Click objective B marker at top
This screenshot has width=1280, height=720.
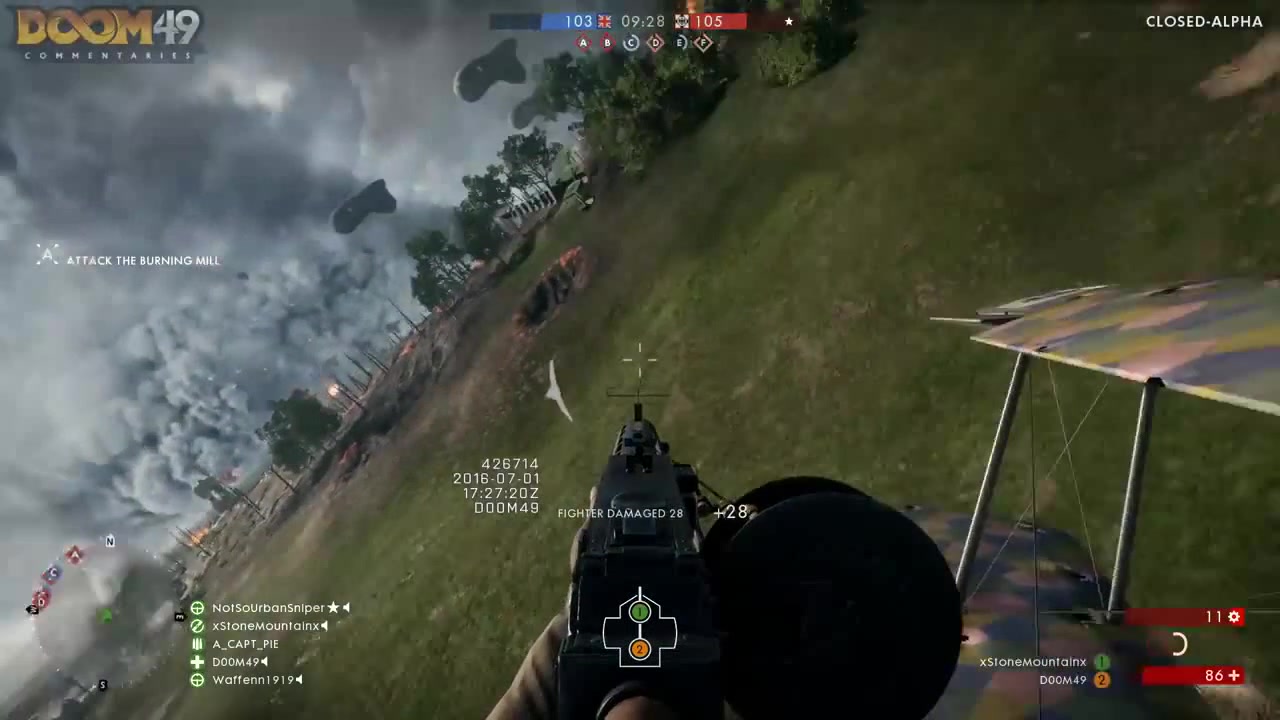coord(608,42)
